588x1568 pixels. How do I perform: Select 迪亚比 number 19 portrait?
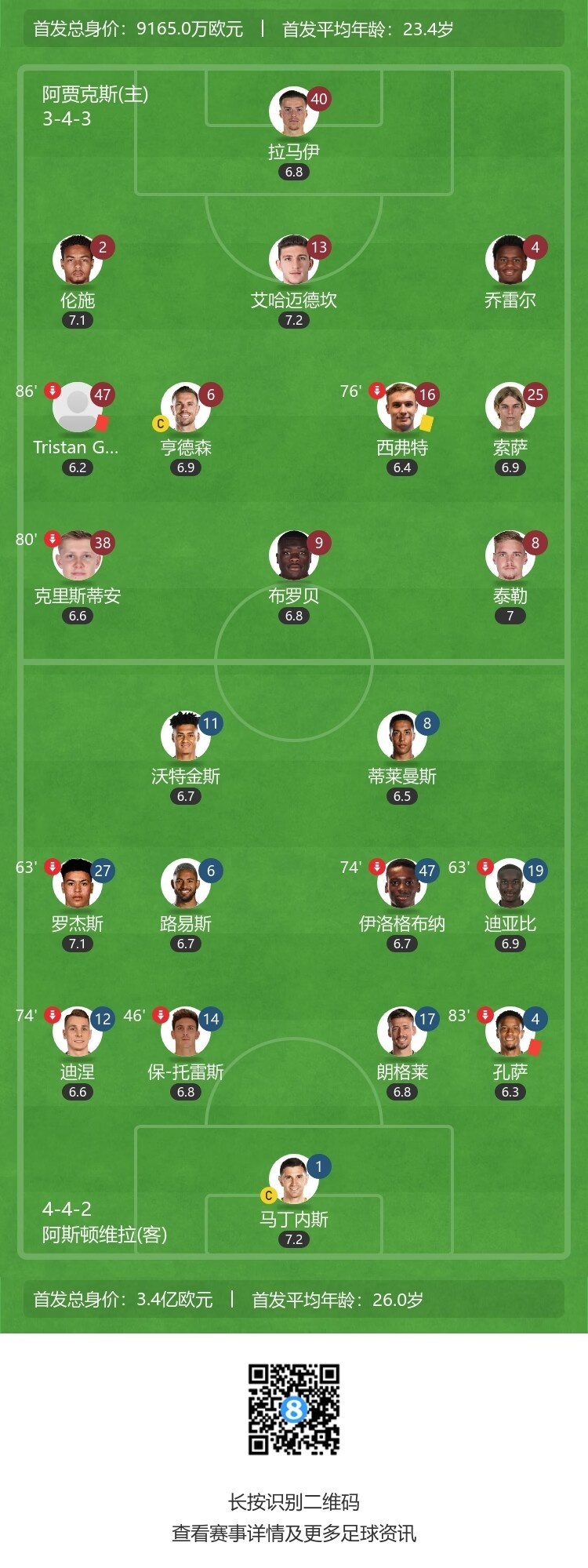[510, 884]
